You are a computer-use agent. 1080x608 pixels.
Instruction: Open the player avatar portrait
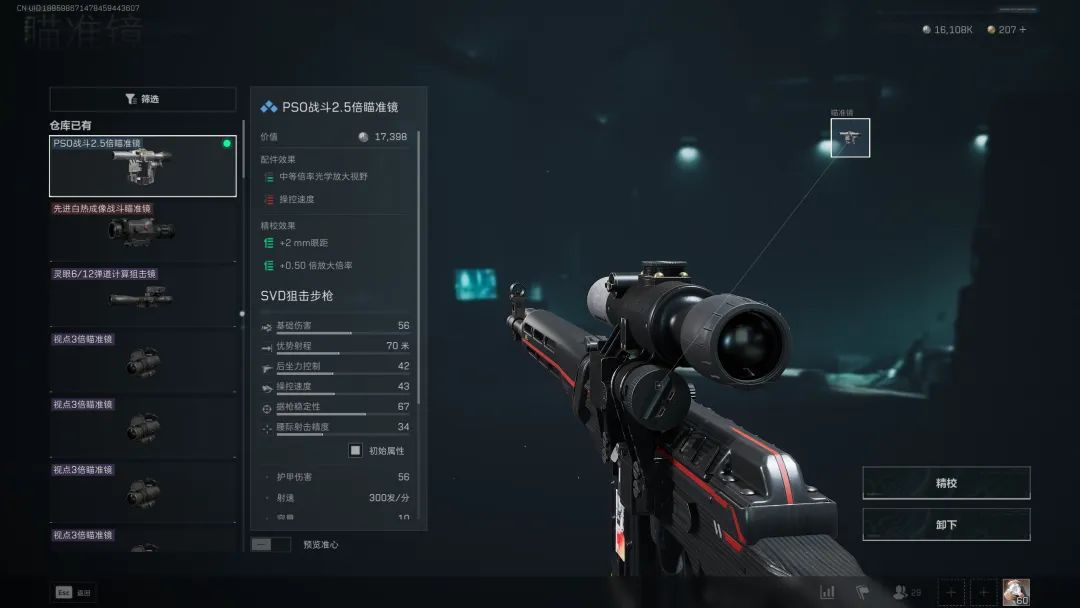tap(1016, 592)
